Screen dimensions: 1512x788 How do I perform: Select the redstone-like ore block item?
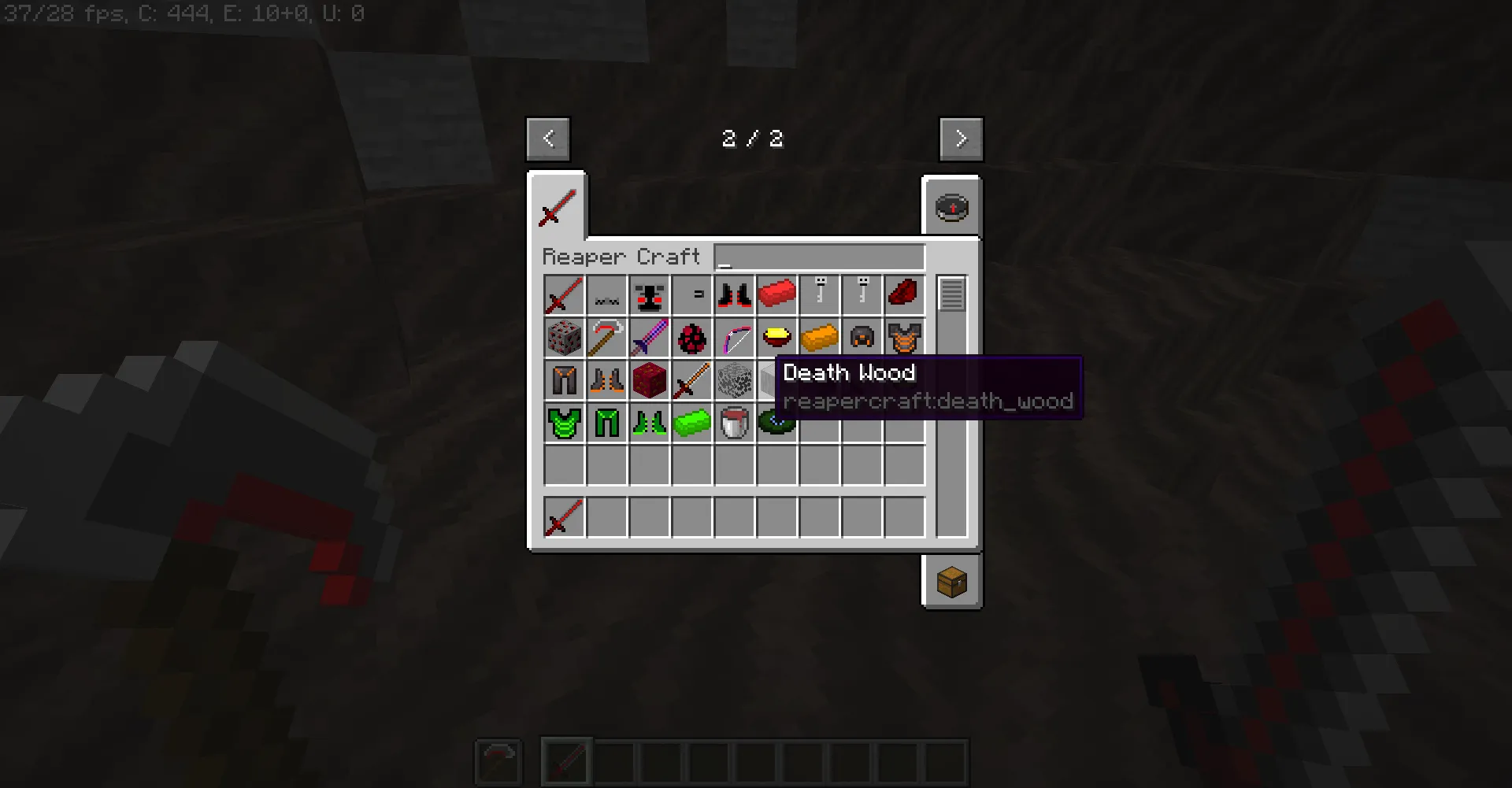tap(564, 338)
